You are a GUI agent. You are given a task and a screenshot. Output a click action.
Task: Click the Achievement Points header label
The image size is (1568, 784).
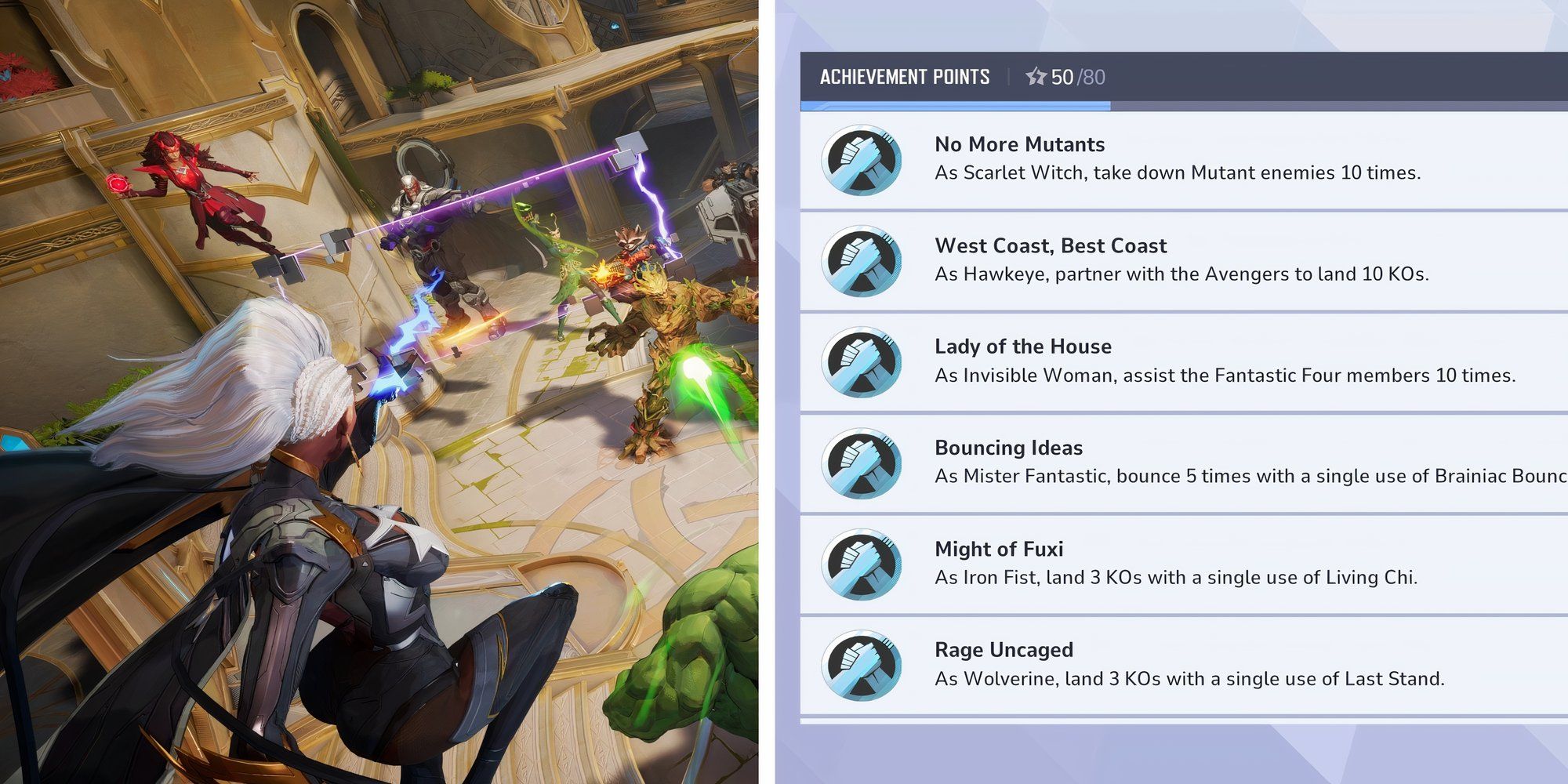tap(906, 77)
